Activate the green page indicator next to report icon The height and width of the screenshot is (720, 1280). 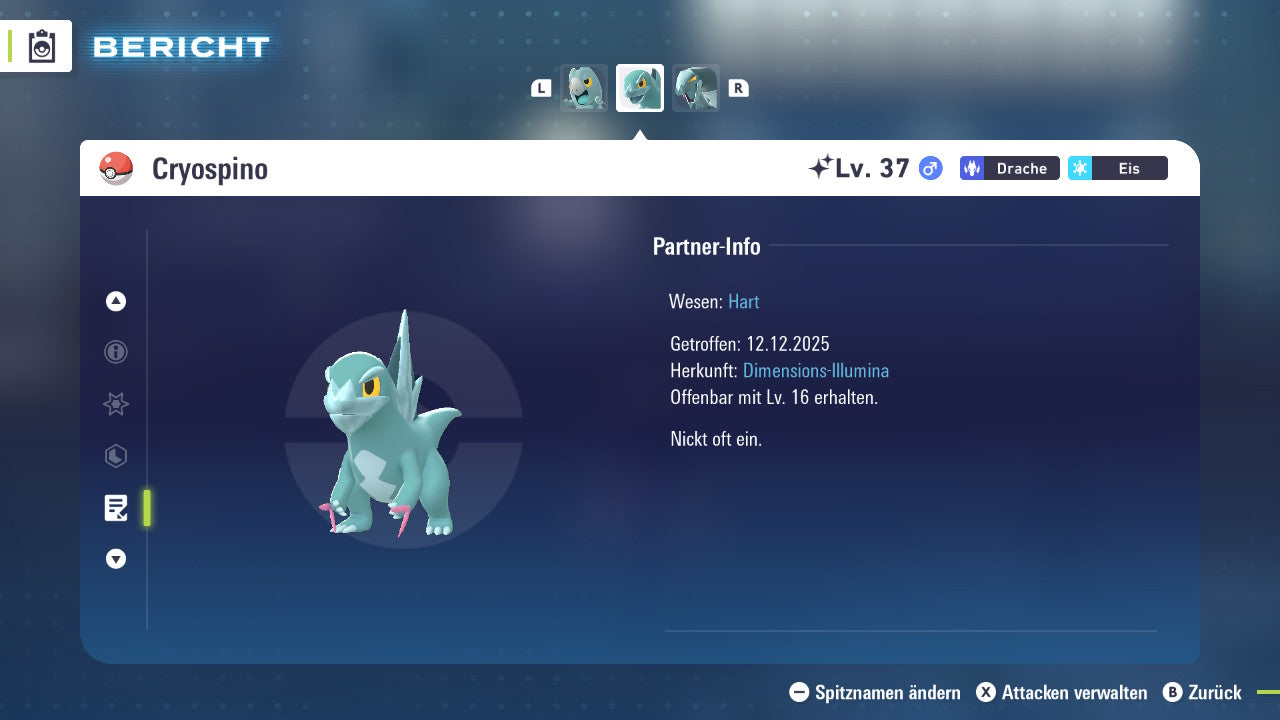(146, 508)
